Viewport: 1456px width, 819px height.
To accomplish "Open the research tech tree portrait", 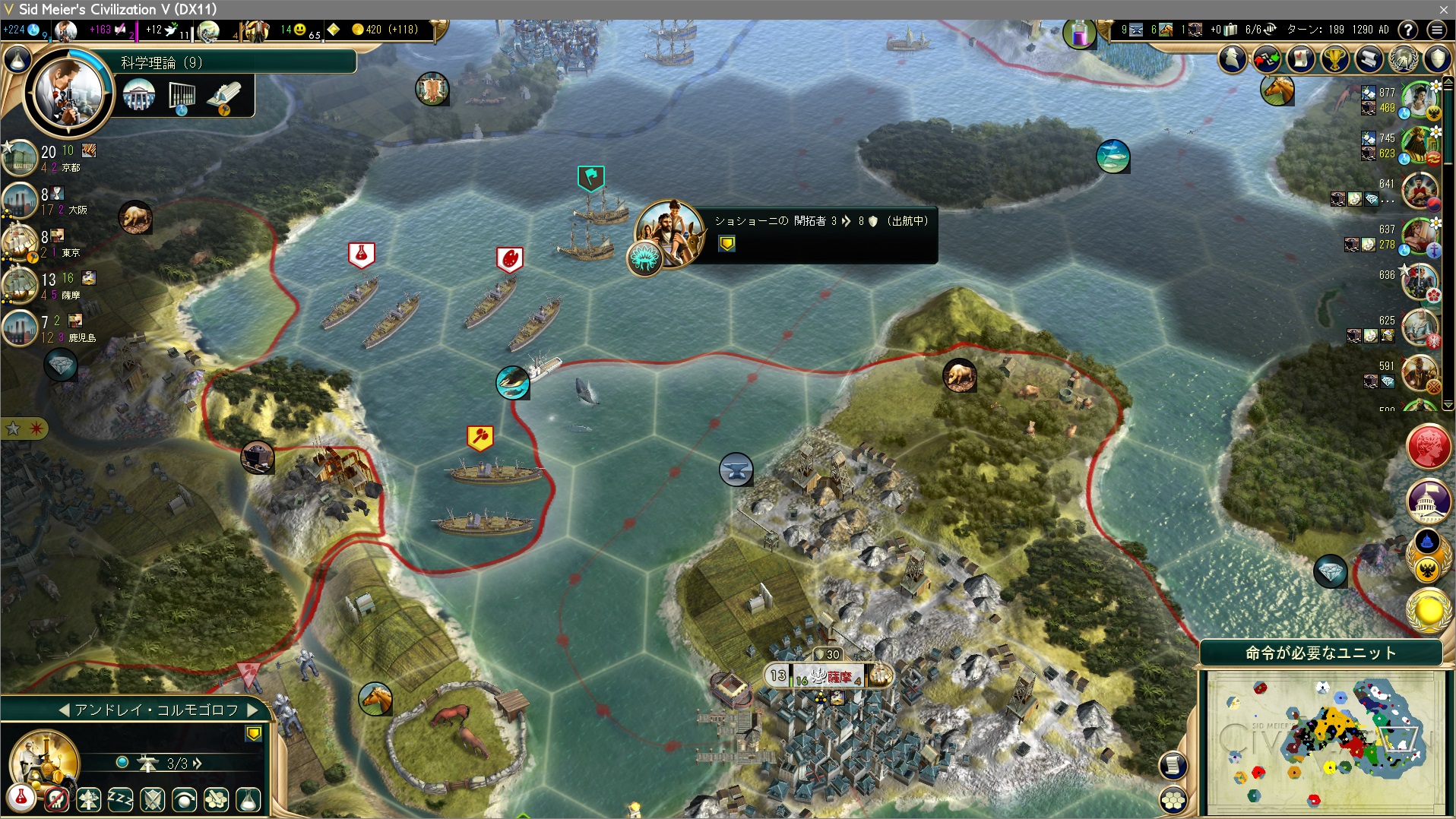I will click(x=69, y=93).
